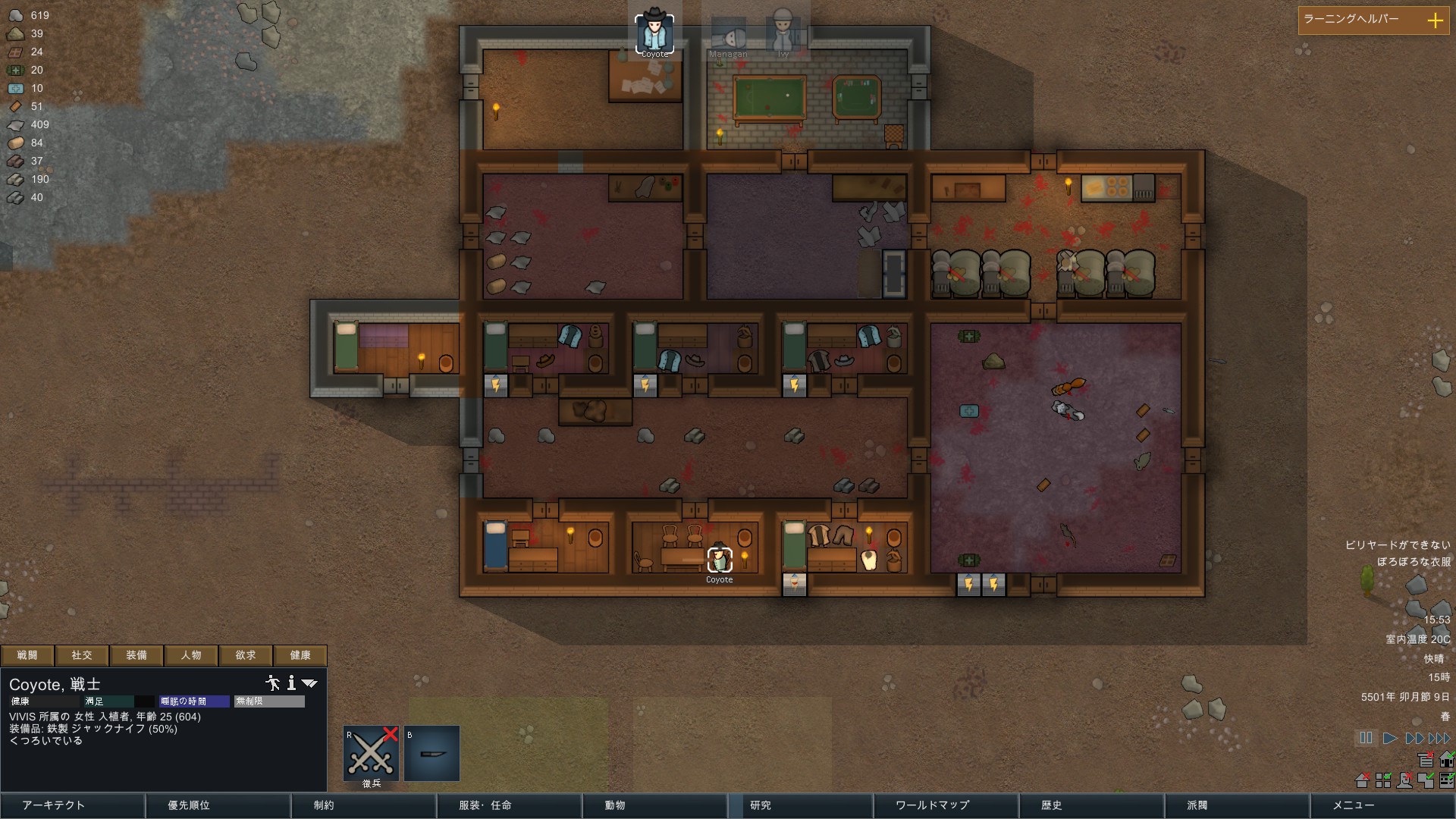Select Coyote's knife in weapon slot B
This screenshot has width=1456, height=819.
point(432,753)
